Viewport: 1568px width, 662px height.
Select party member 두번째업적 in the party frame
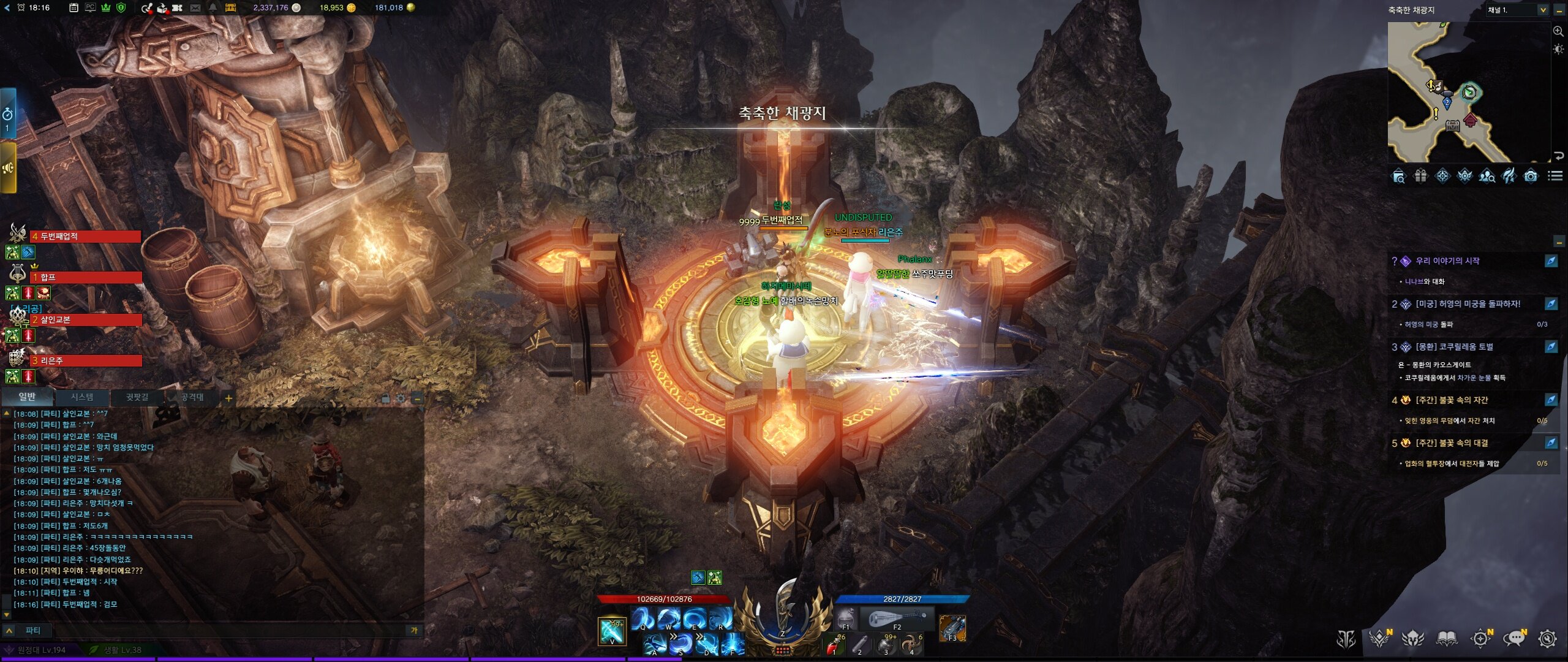point(86,237)
